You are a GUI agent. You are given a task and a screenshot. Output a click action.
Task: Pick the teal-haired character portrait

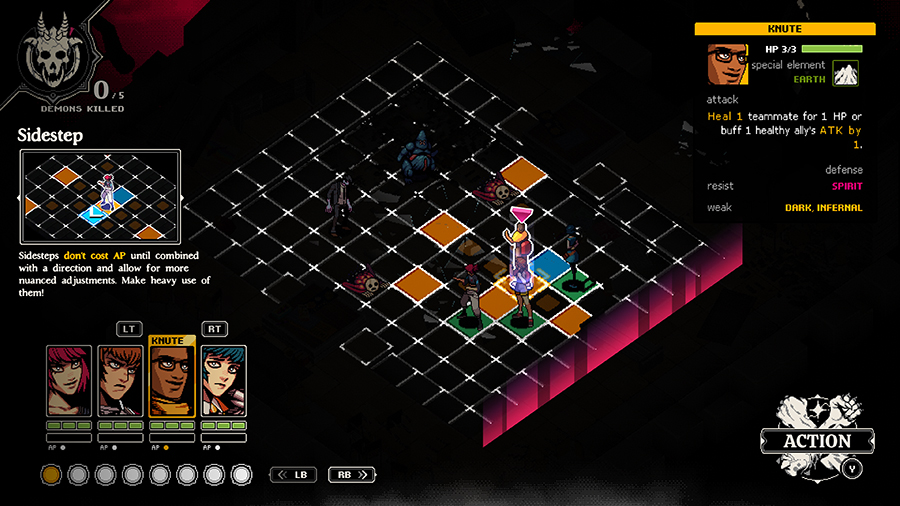(223, 381)
